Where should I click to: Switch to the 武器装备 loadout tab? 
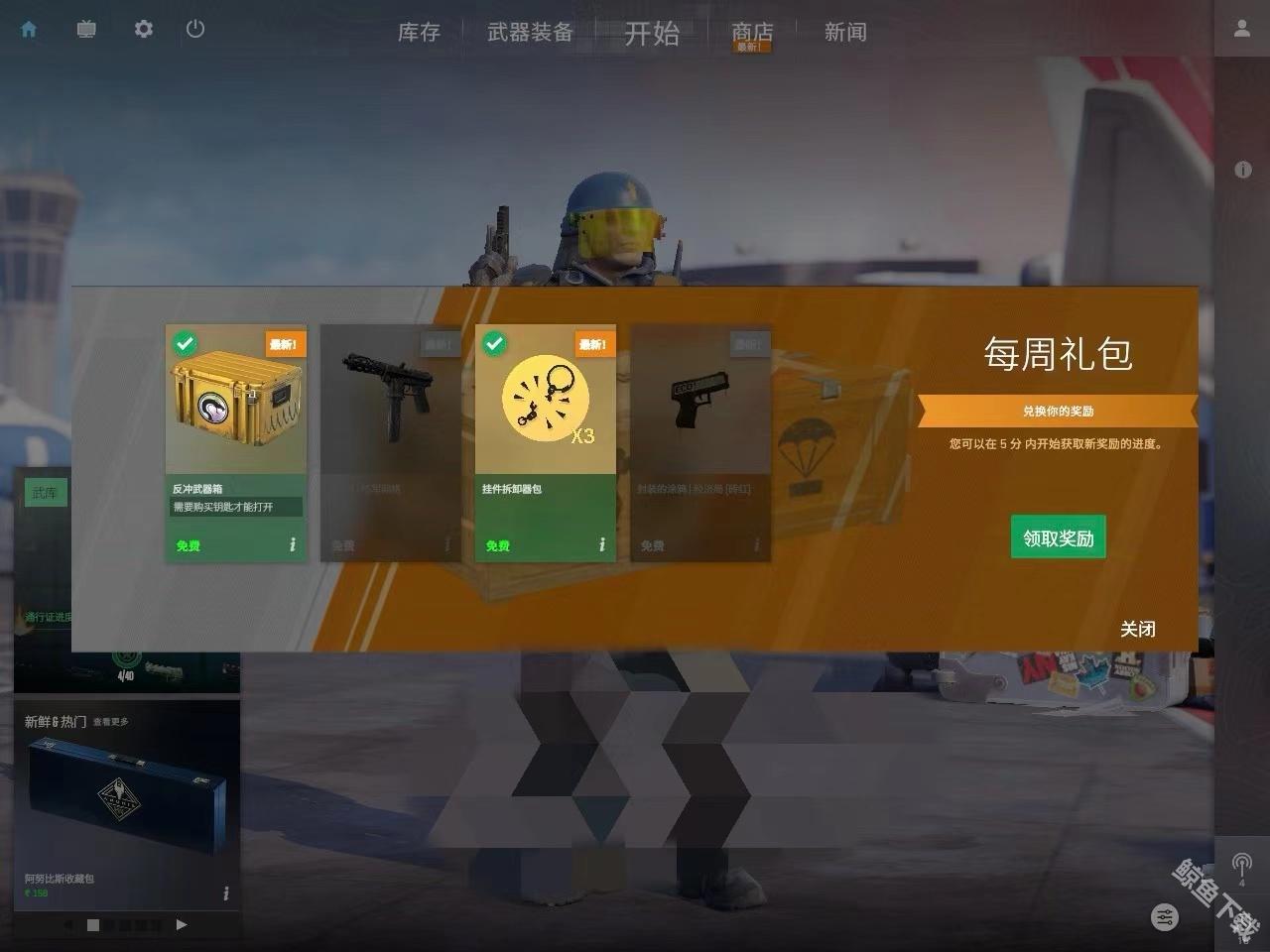530,33
